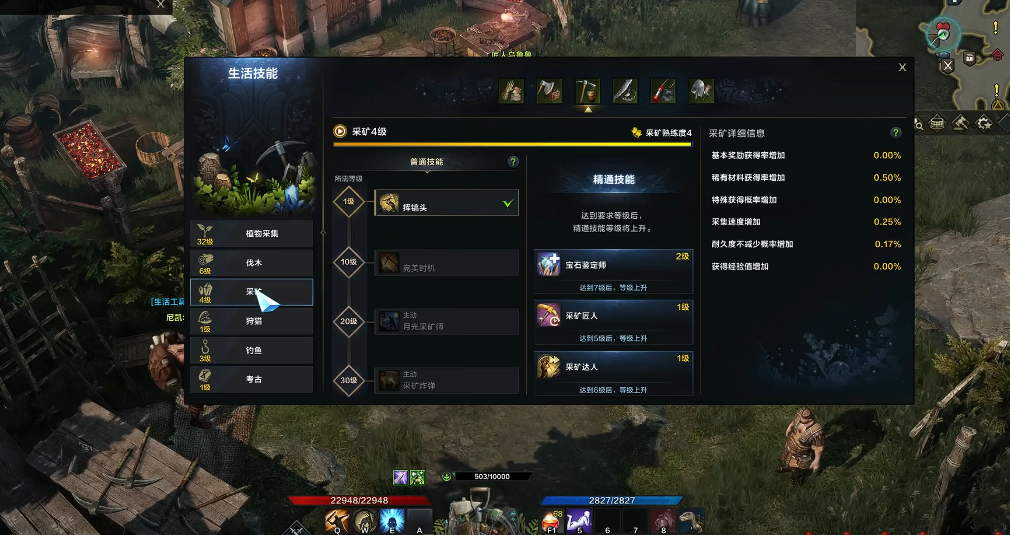
Task: Select 植物采集 plant gathering skill
Action: 252,233
